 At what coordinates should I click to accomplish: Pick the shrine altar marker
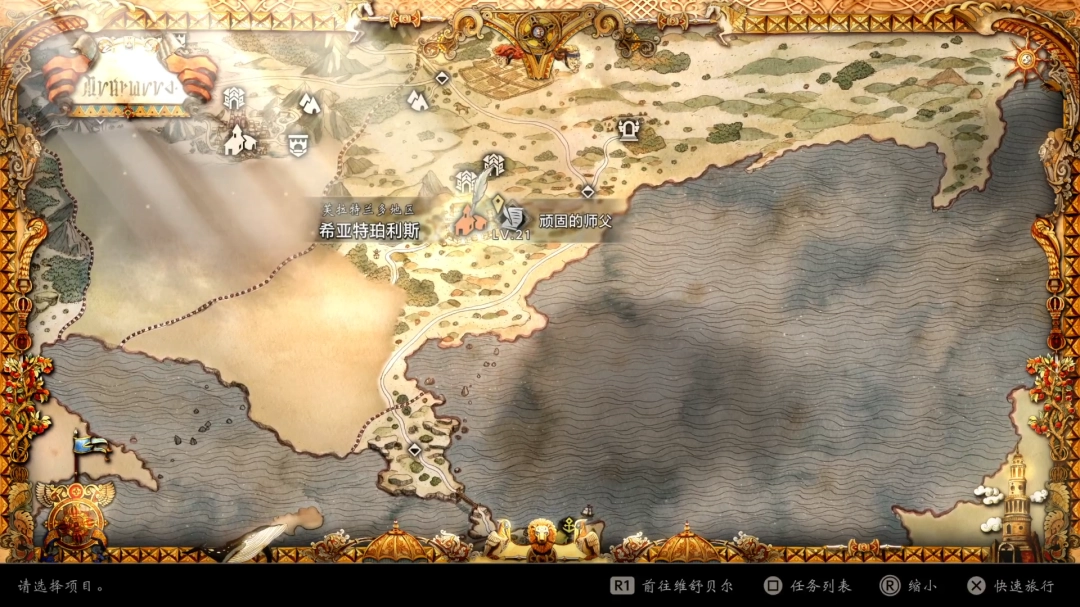[x=629, y=128]
